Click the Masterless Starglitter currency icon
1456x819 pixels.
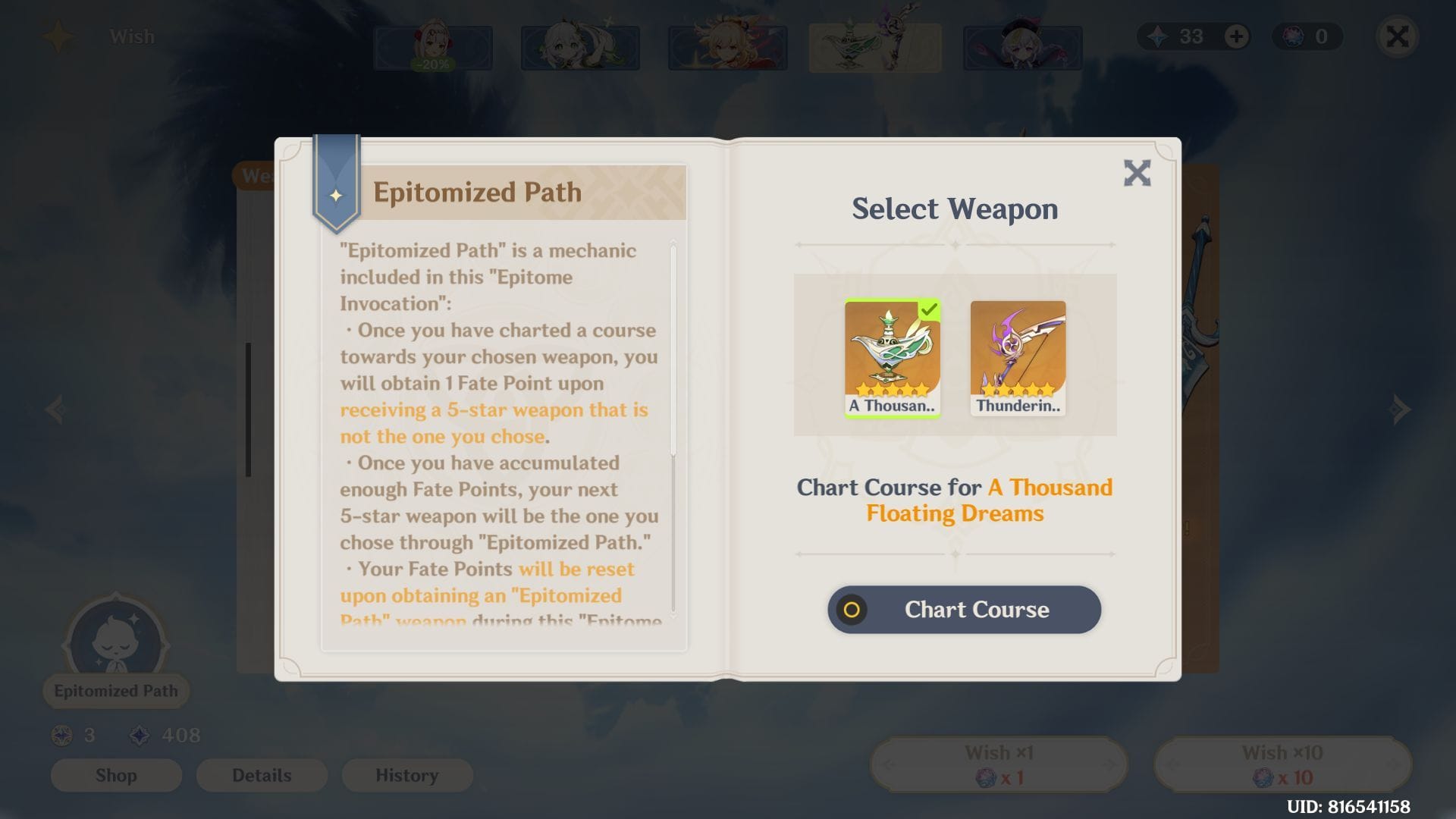1293,36
